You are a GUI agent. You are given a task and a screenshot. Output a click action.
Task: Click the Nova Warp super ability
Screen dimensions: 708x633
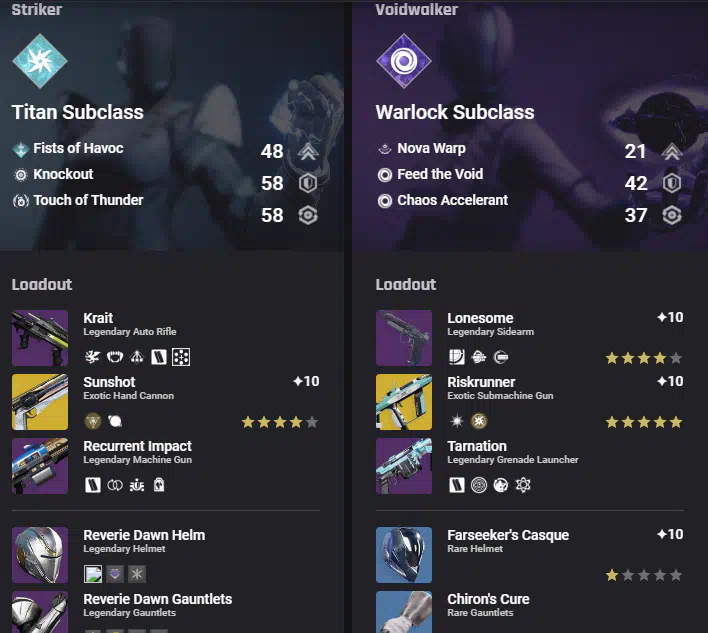coord(431,148)
